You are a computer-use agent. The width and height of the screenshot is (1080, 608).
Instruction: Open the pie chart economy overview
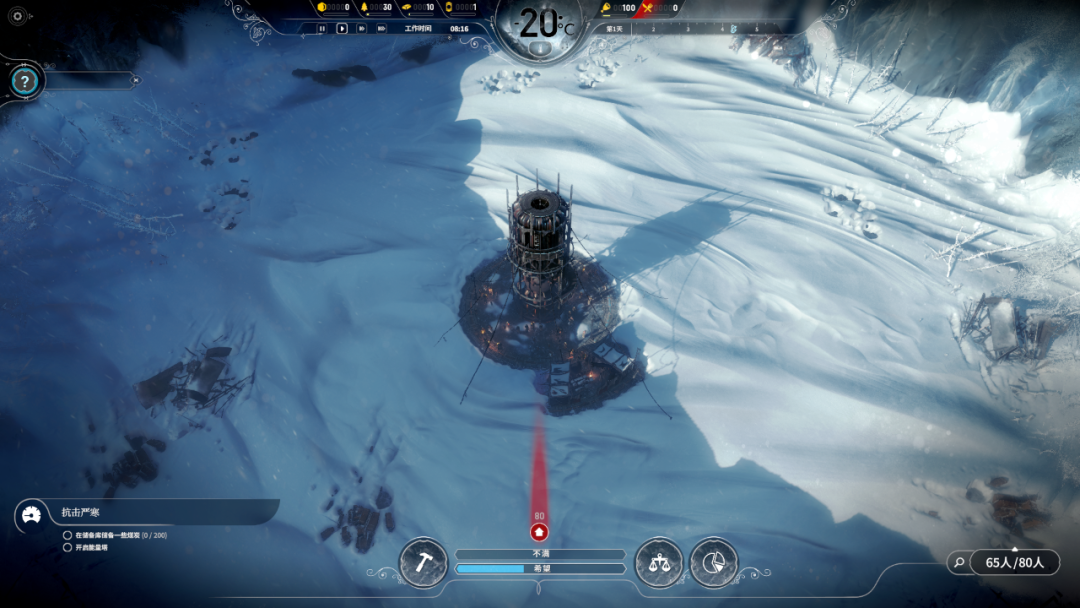(x=713, y=563)
